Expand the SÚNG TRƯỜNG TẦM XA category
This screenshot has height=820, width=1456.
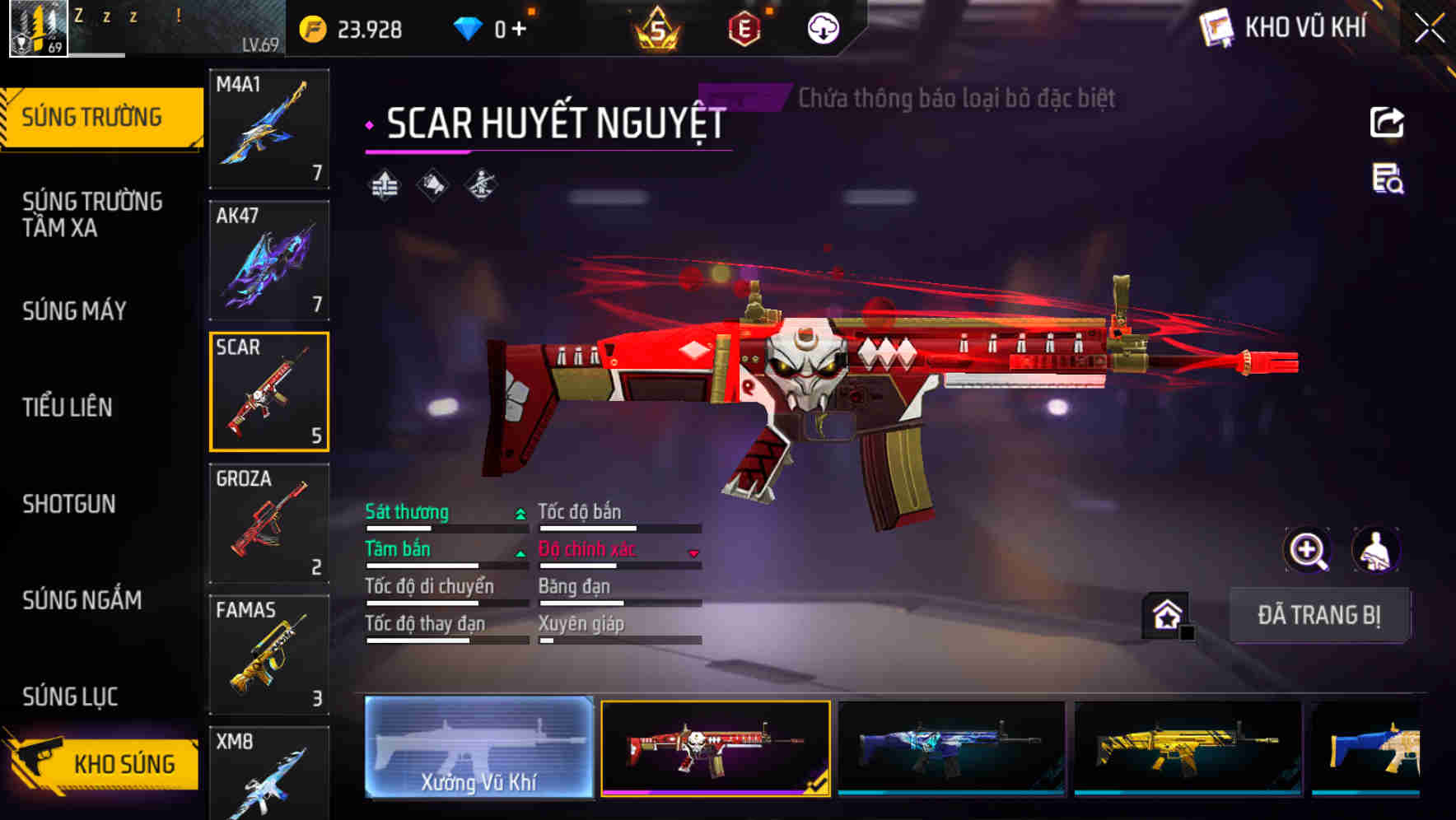tap(93, 215)
